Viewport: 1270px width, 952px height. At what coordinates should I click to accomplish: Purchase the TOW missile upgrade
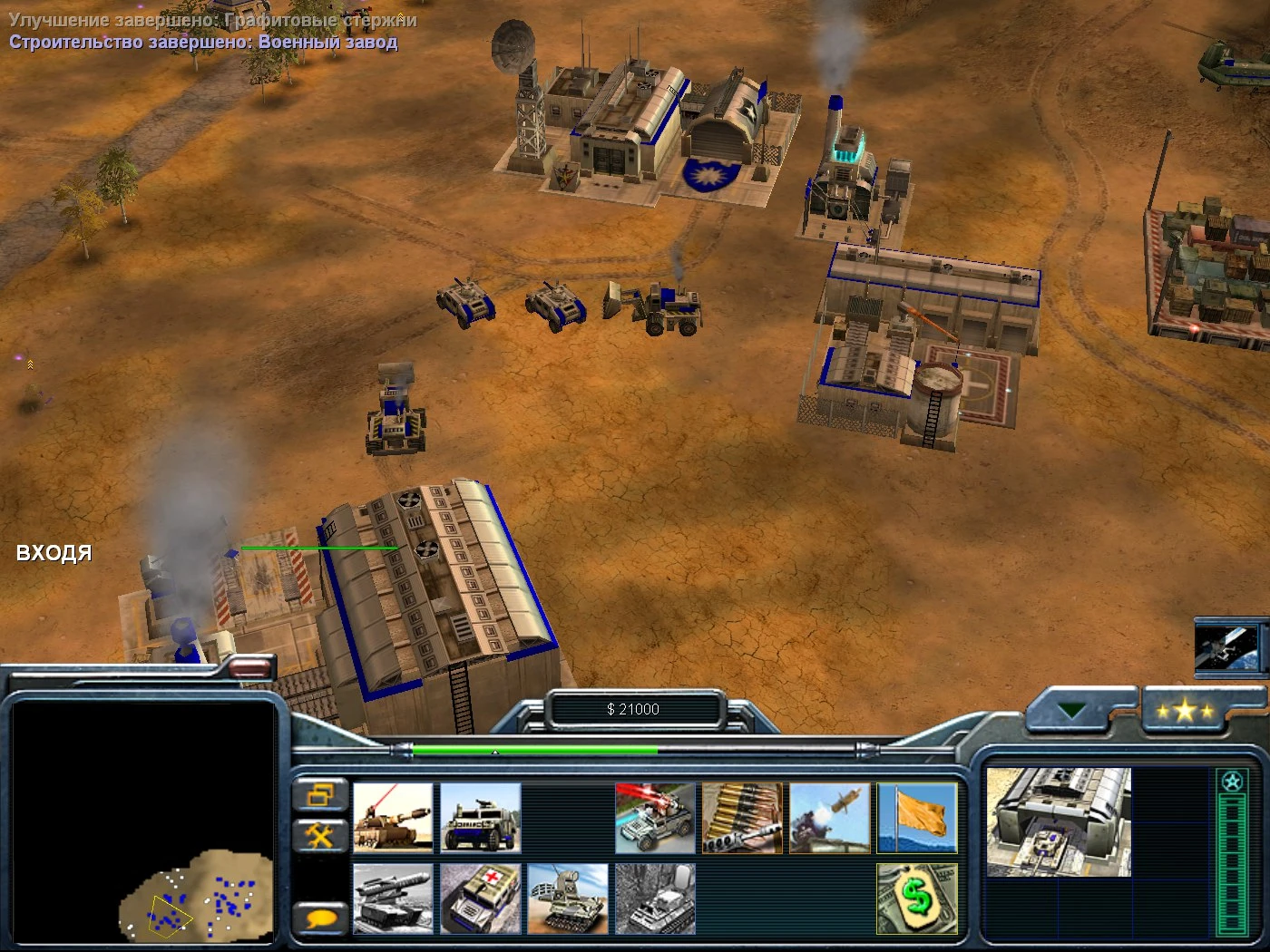(x=829, y=816)
